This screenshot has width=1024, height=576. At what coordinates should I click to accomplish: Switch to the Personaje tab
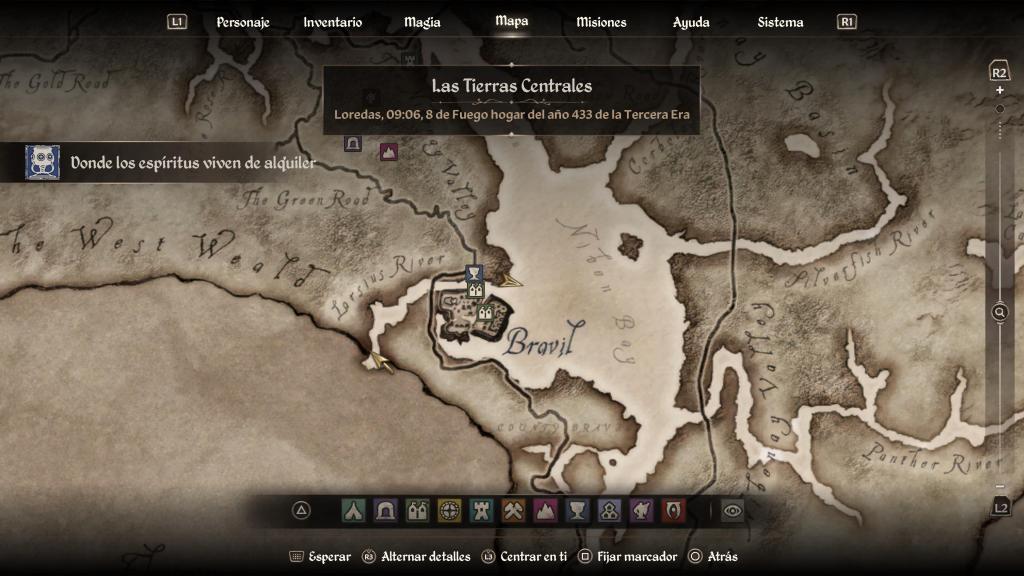coord(243,22)
